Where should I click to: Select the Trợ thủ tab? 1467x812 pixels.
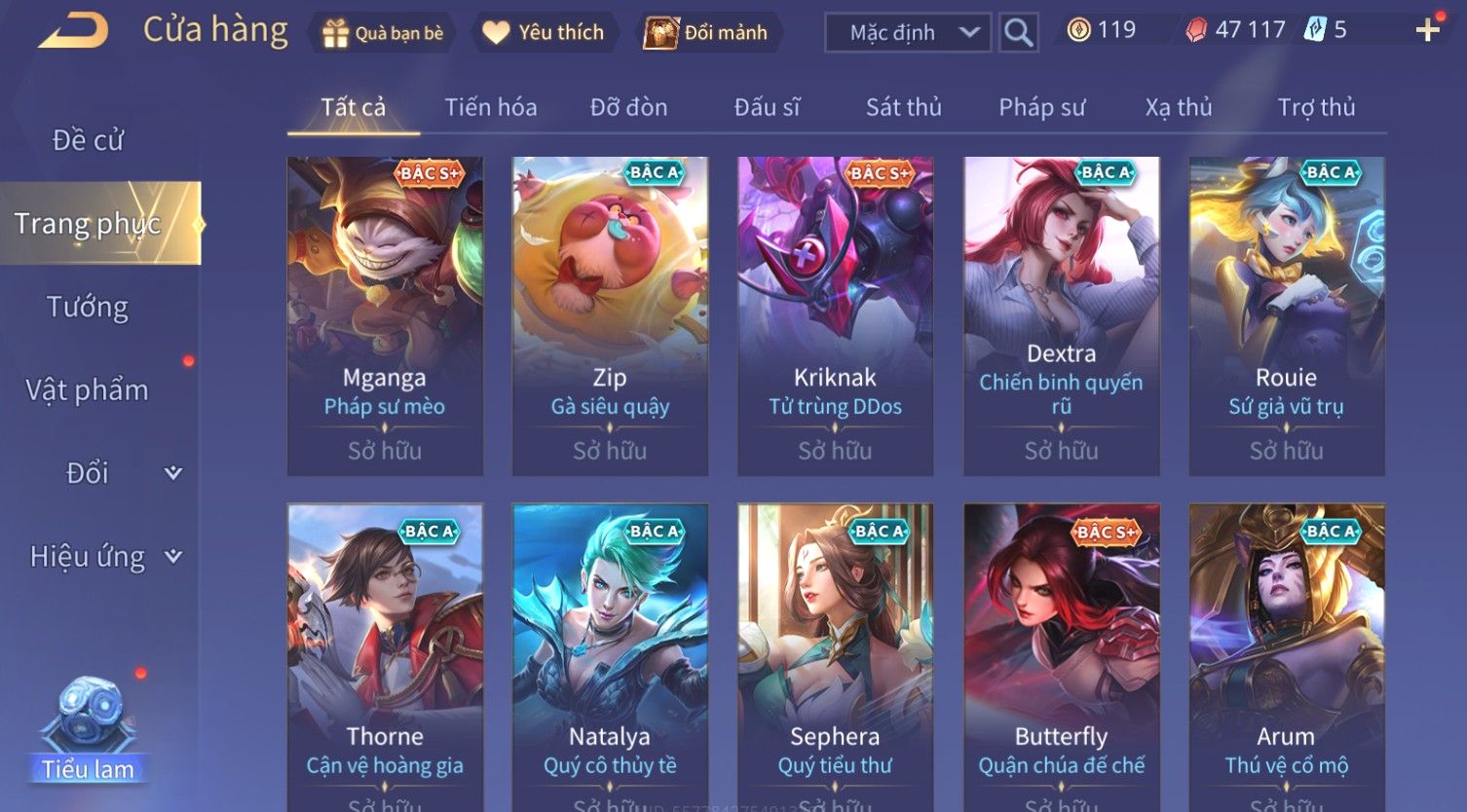[x=1316, y=107]
